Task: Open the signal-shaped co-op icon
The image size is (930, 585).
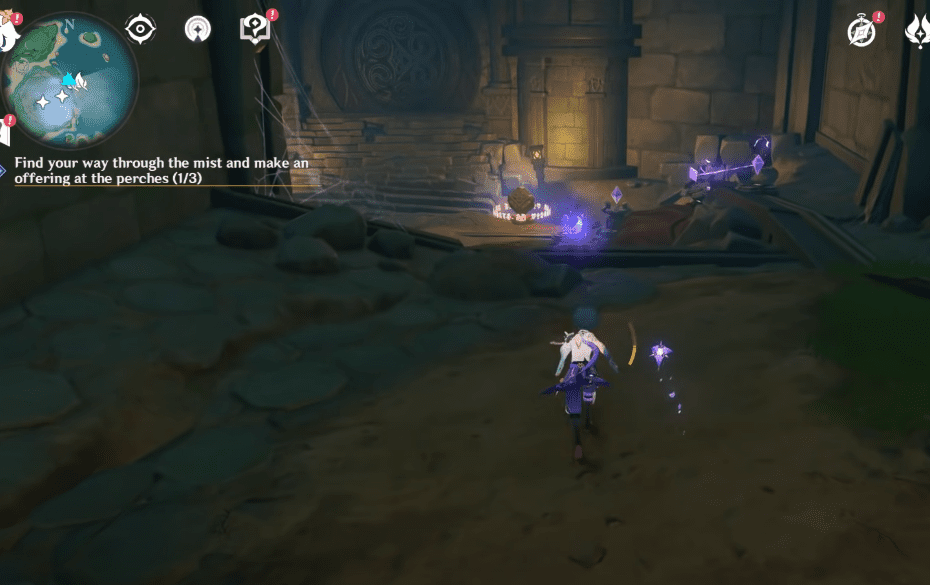Action: 198,29
